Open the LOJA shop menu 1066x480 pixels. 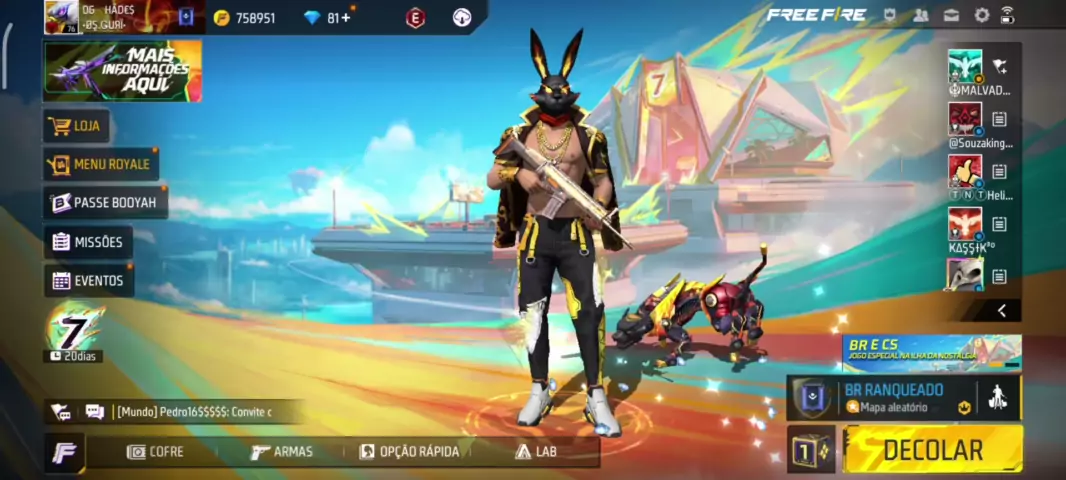[77, 127]
